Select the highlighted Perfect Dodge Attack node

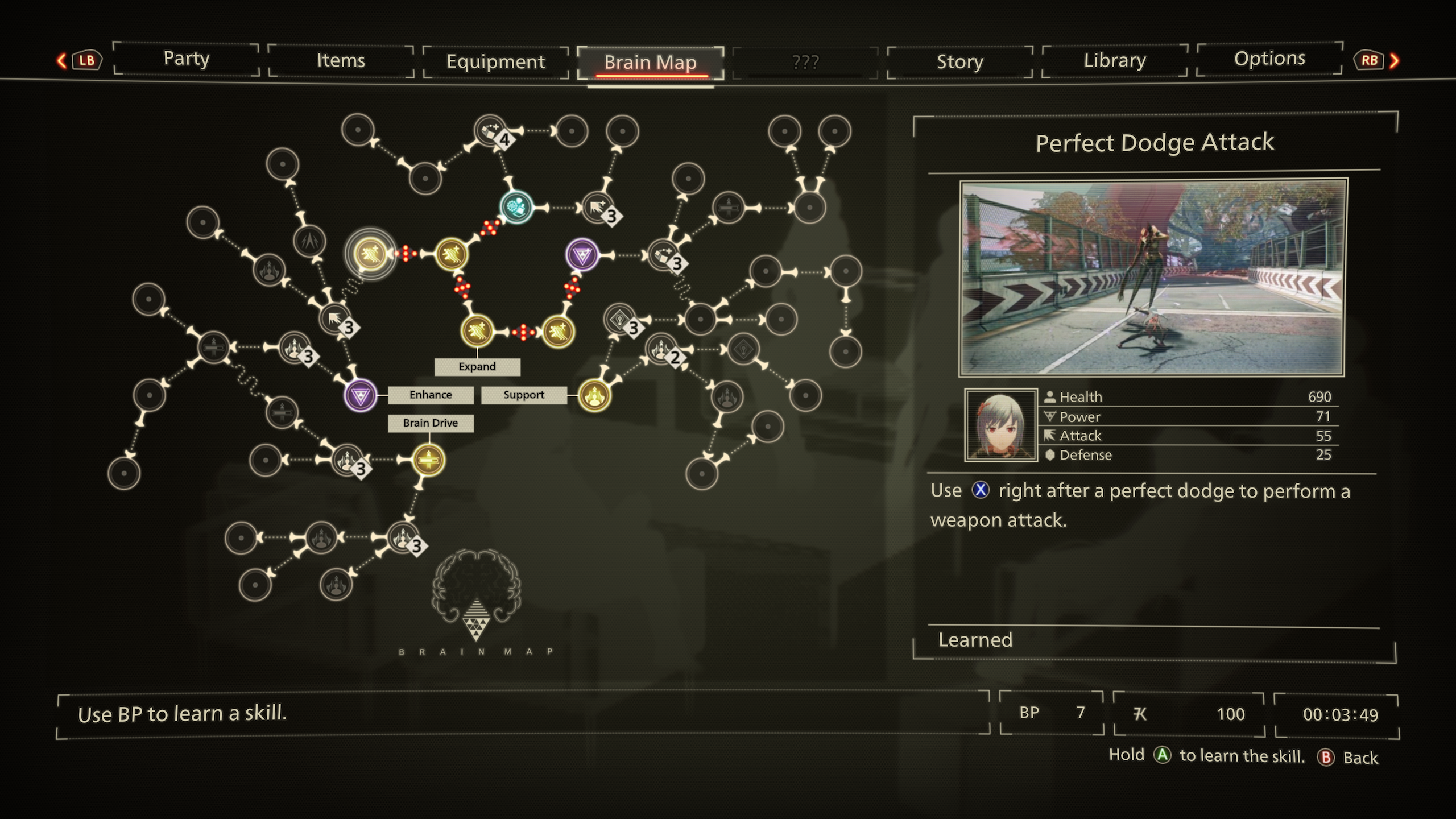point(370,253)
